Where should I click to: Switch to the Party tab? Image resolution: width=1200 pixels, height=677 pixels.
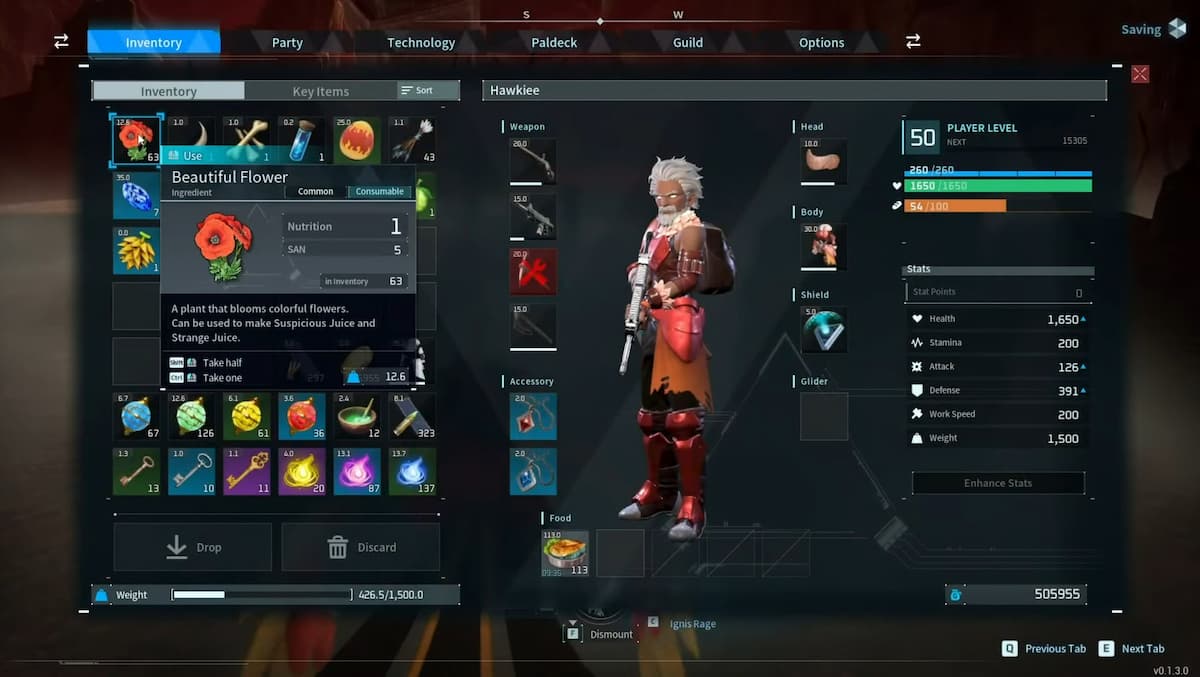tap(287, 43)
